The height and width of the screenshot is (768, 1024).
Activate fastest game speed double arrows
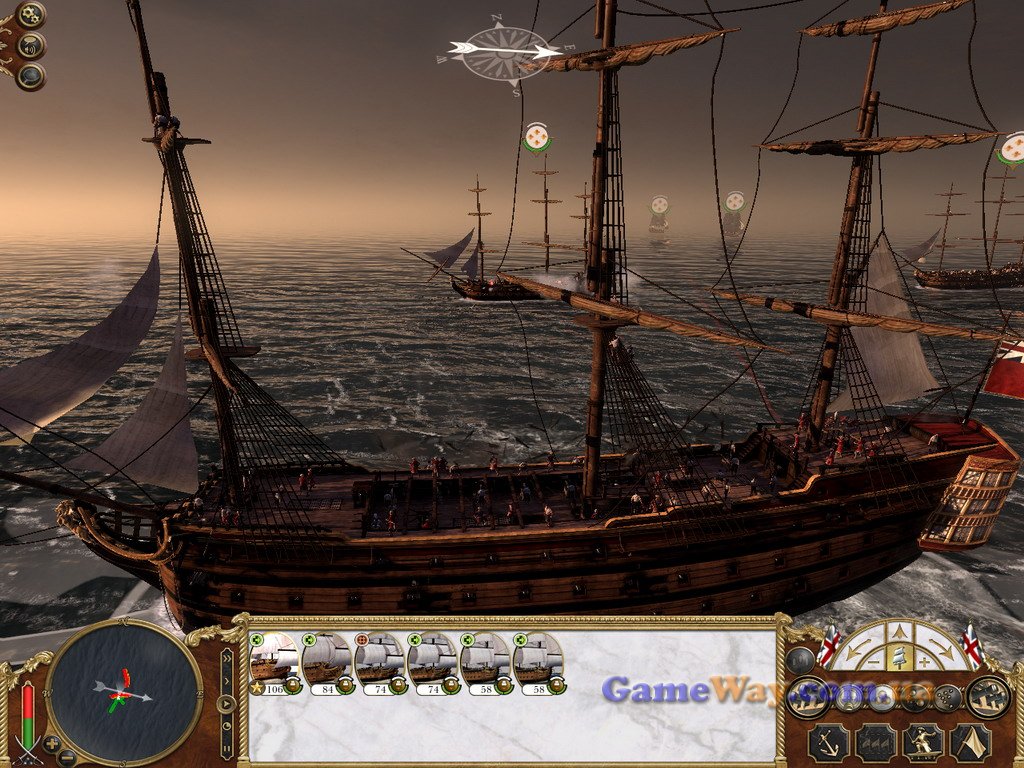pyautogui.click(x=227, y=660)
